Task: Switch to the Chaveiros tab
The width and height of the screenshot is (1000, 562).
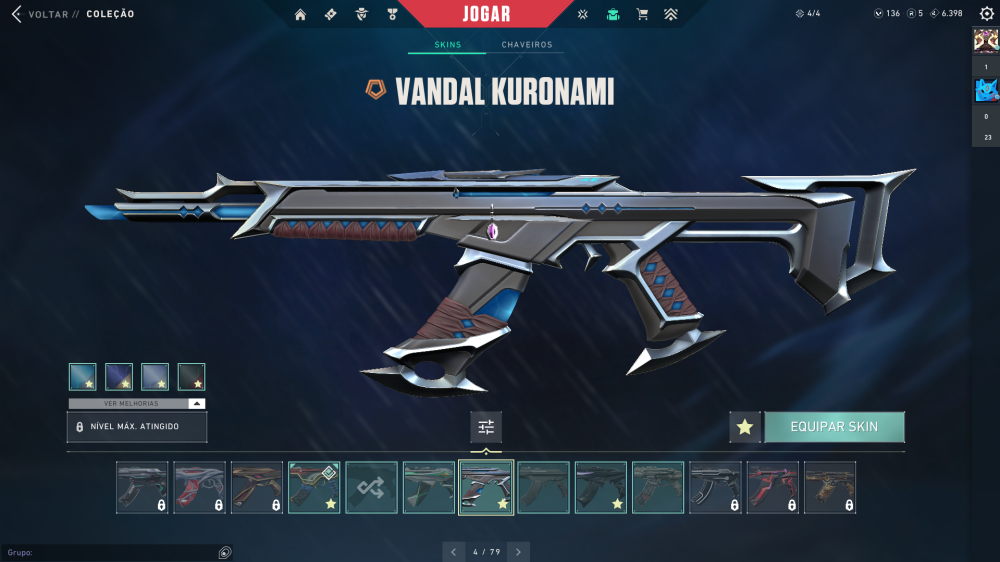Action: (526, 45)
